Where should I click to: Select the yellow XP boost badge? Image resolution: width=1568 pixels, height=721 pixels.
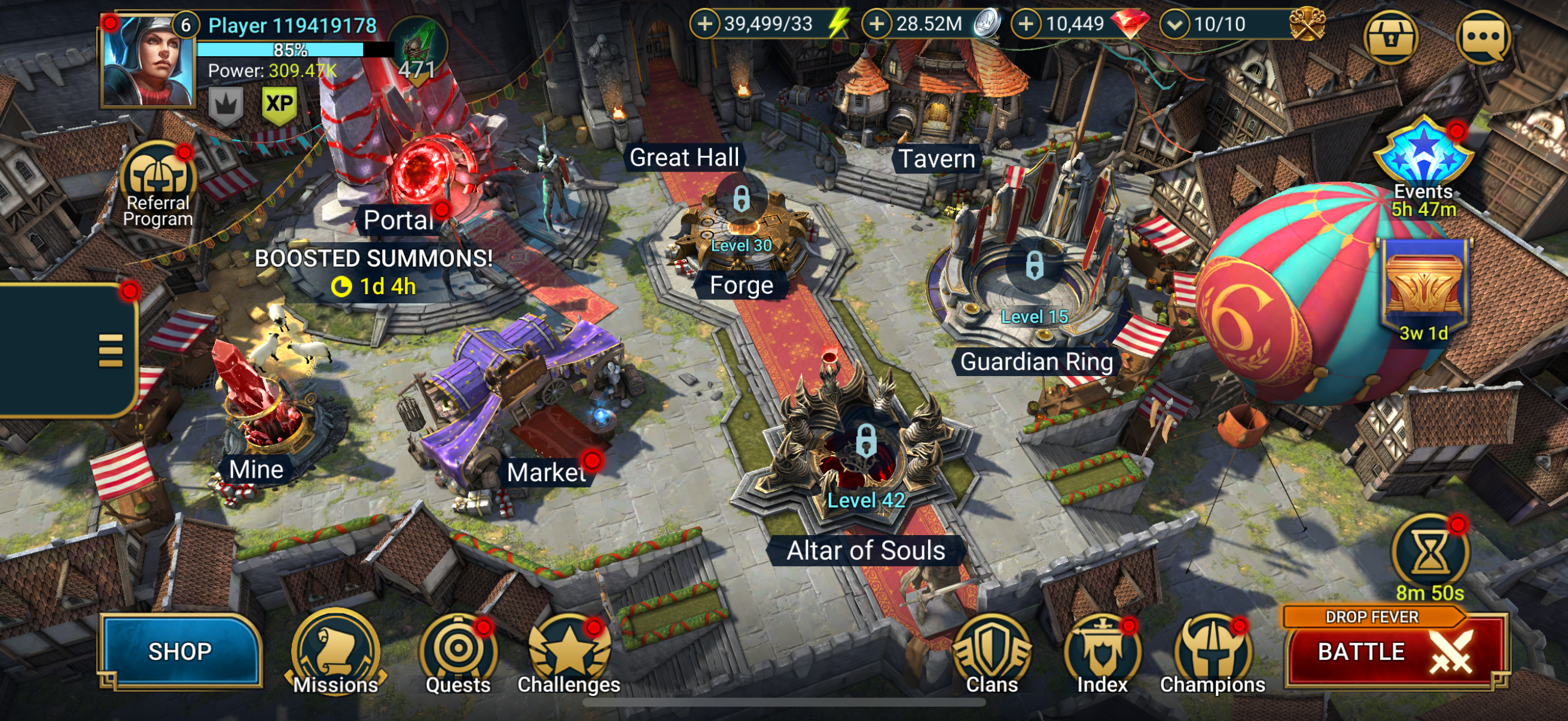[279, 105]
